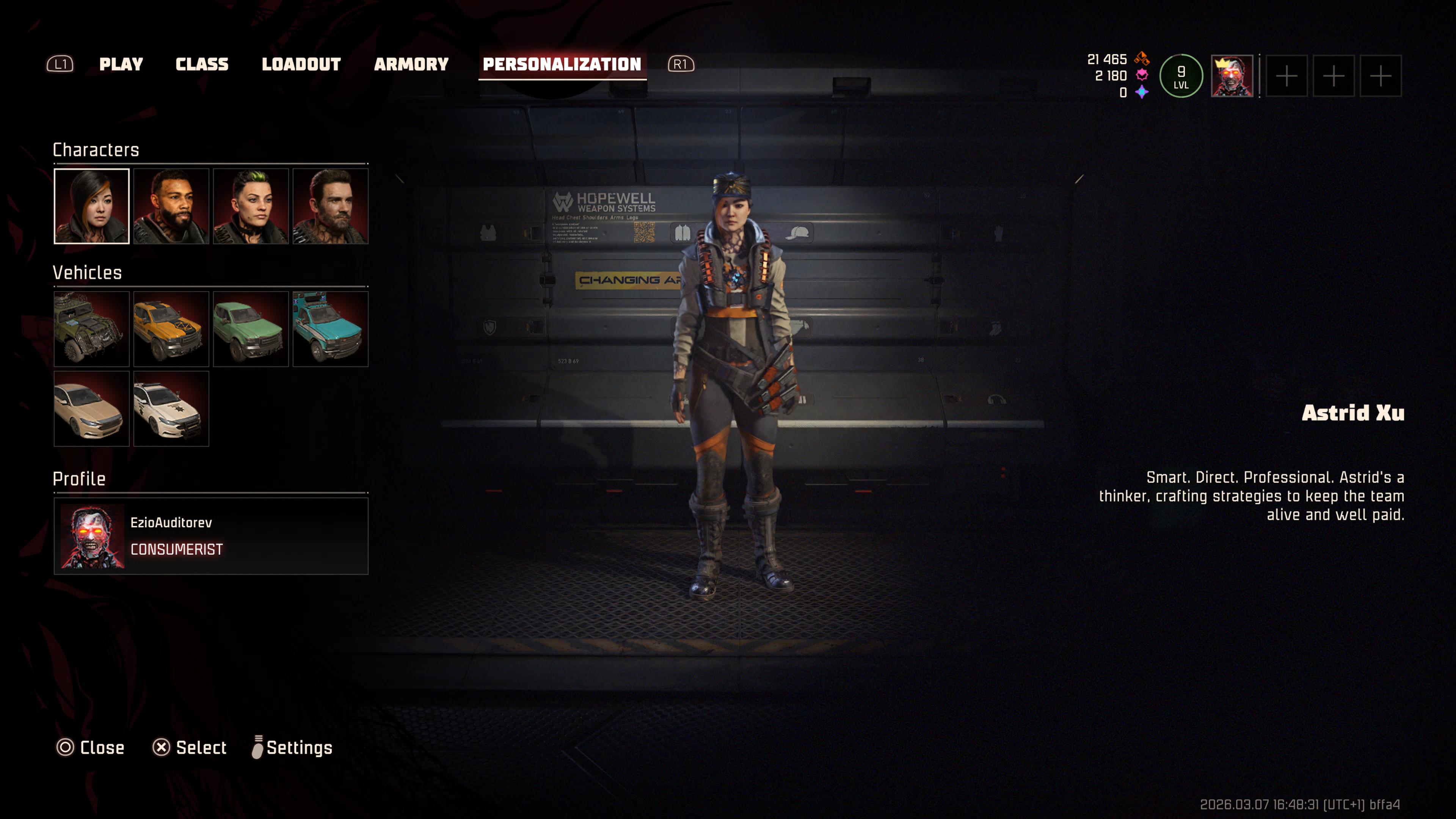Select the beige sedan vehicle
The height and width of the screenshot is (819, 1456).
pos(91,409)
